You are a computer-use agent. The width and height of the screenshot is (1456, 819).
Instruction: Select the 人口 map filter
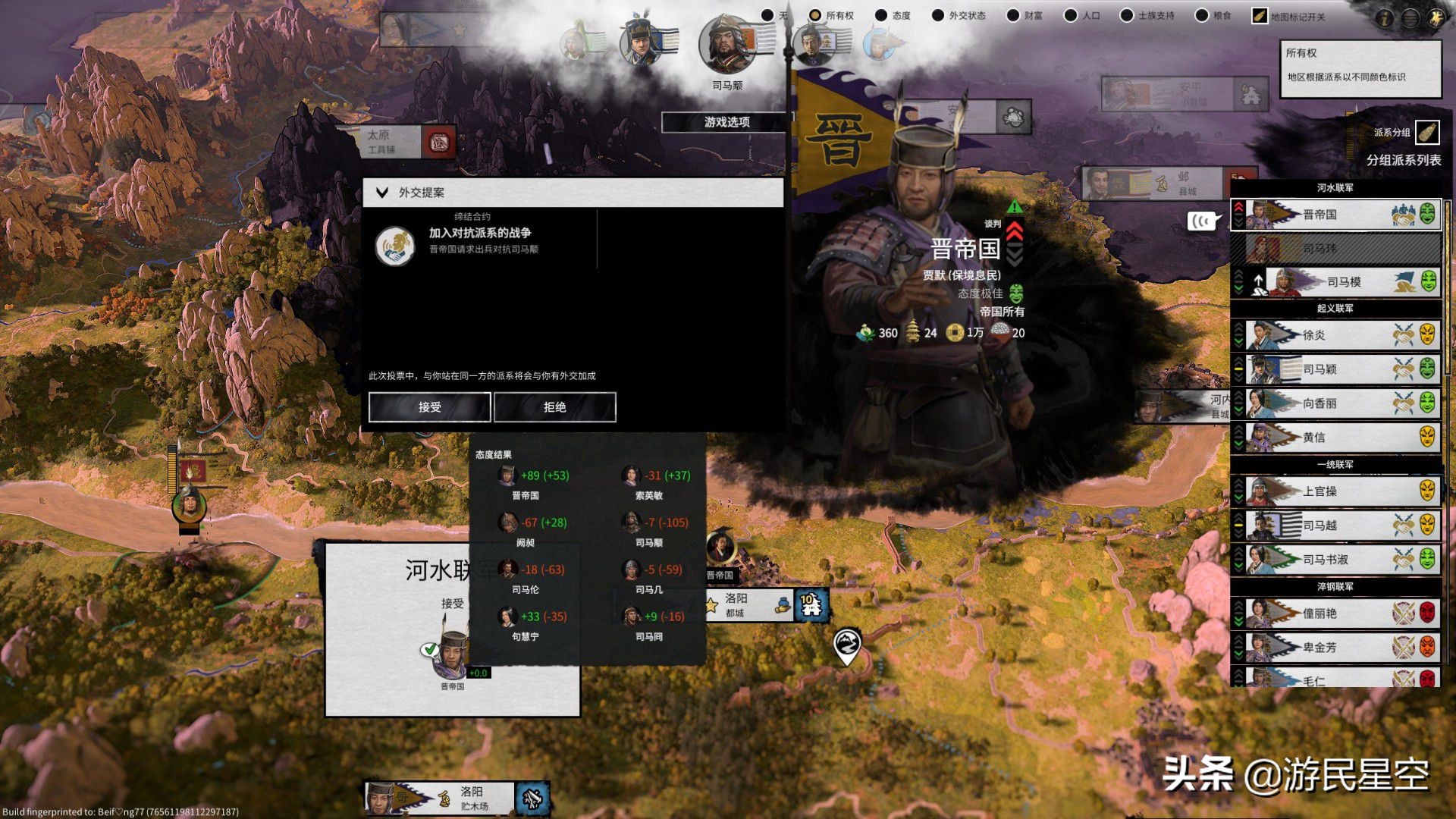1071,15
